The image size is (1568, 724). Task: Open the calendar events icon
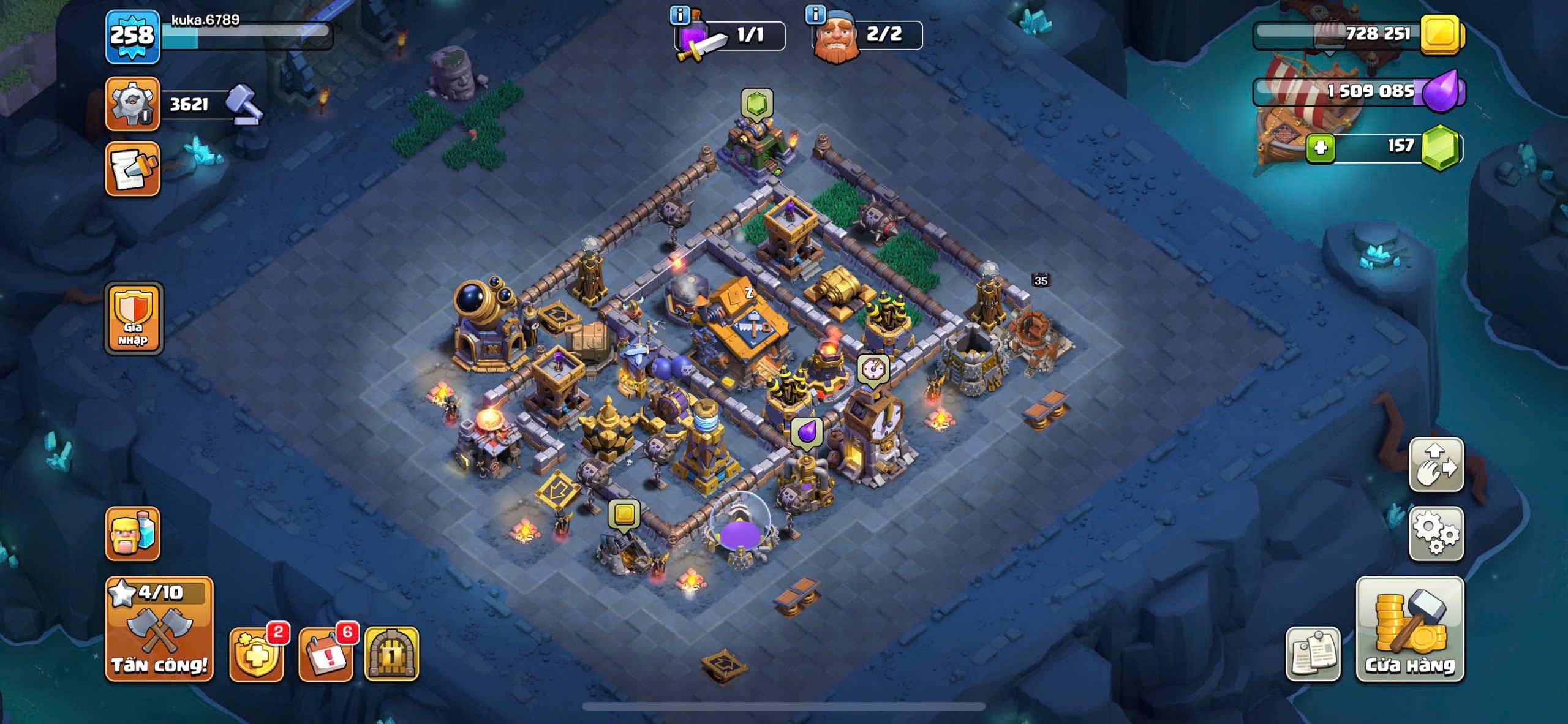click(325, 654)
